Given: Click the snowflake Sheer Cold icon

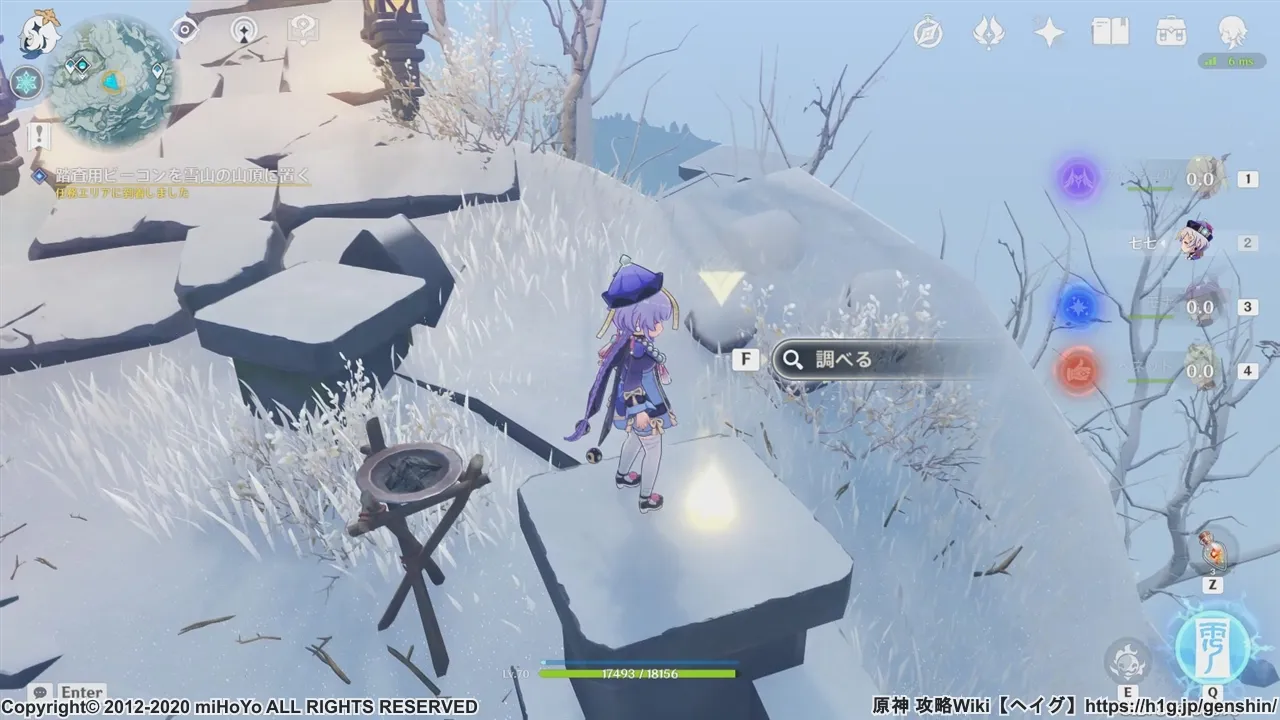Looking at the screenshot, I should (x=26, y=83).
